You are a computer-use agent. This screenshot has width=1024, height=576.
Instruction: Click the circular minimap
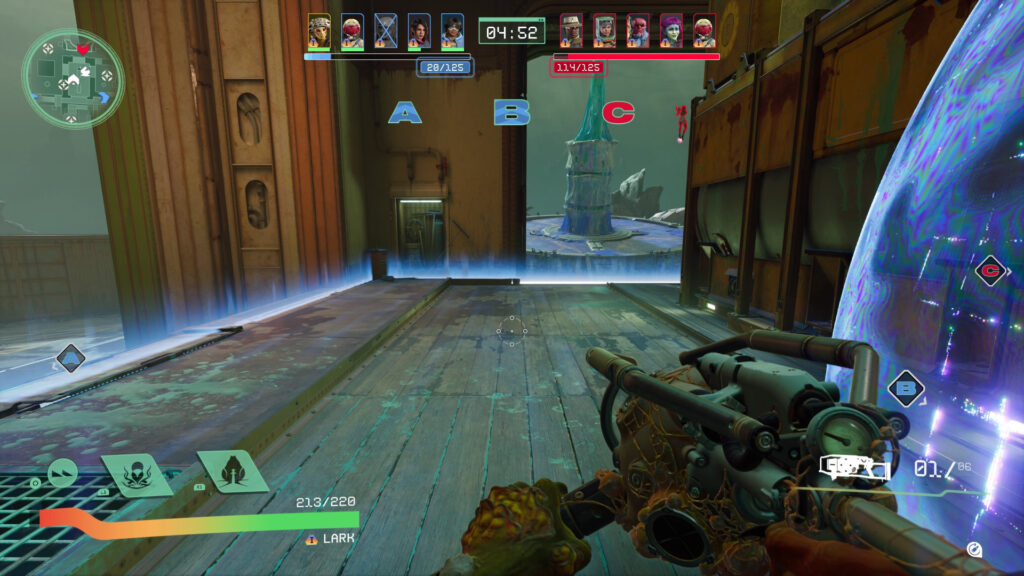click(72, 78)
